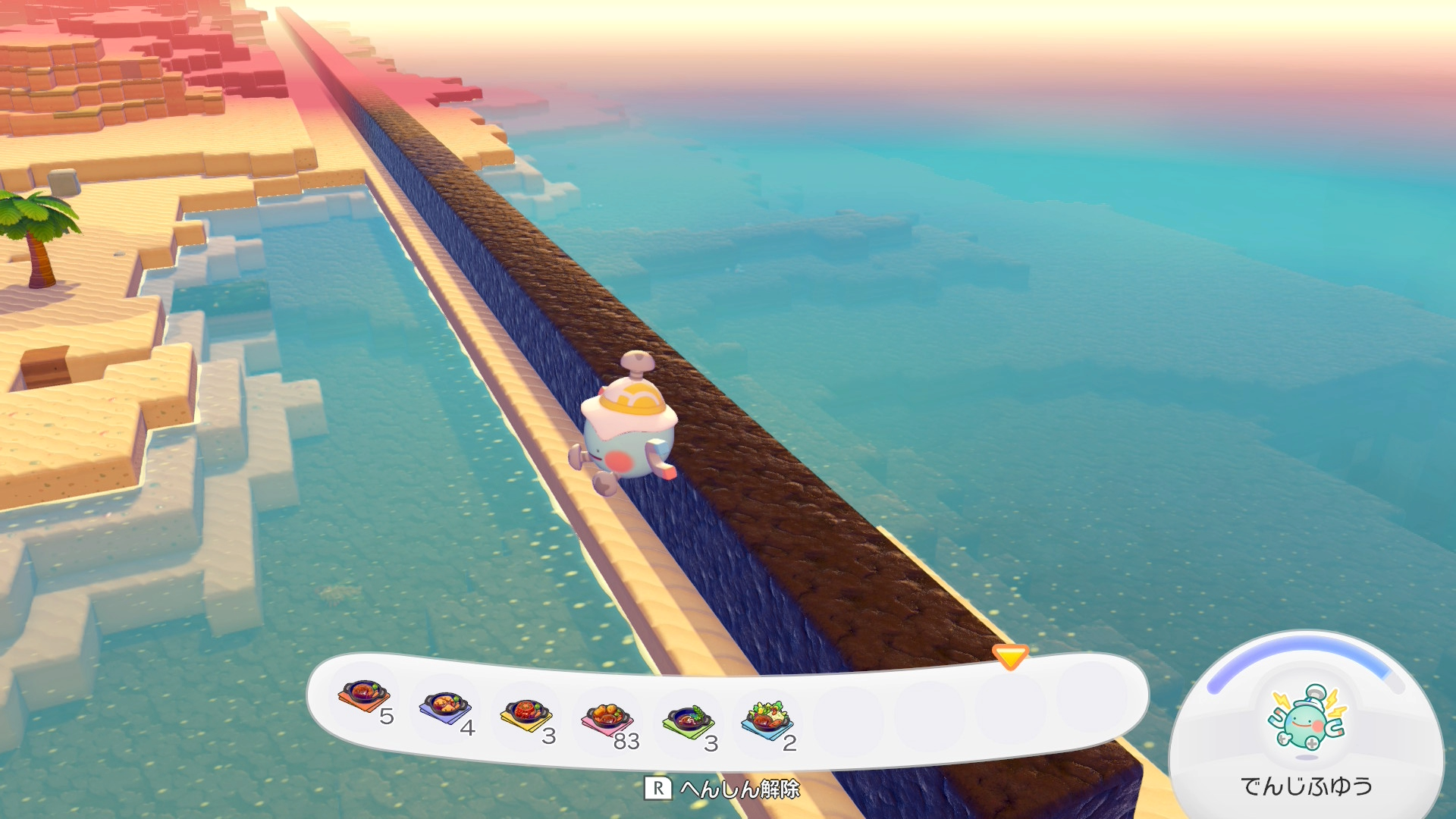Select the salad skillet on the blue mat
The height and width of the screenshot is (819, 1456).
pos(767,719)
